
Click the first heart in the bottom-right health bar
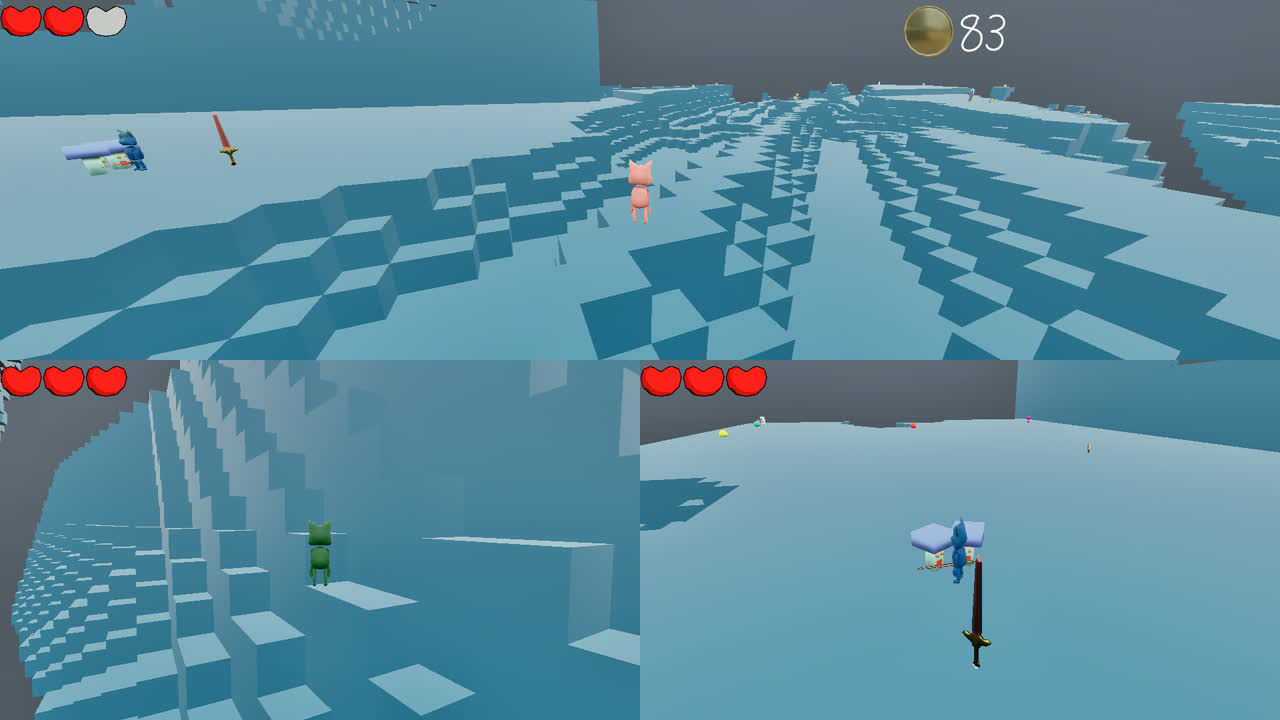[661, 381]
